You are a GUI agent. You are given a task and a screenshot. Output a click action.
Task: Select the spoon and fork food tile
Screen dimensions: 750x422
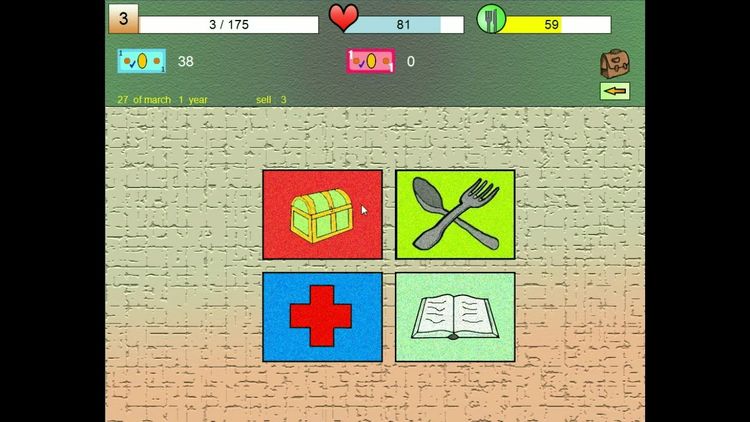(455, 214)
